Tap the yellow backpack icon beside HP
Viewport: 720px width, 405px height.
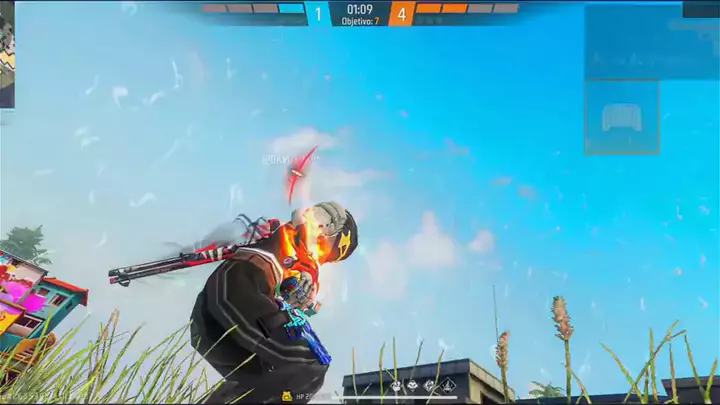287,396
